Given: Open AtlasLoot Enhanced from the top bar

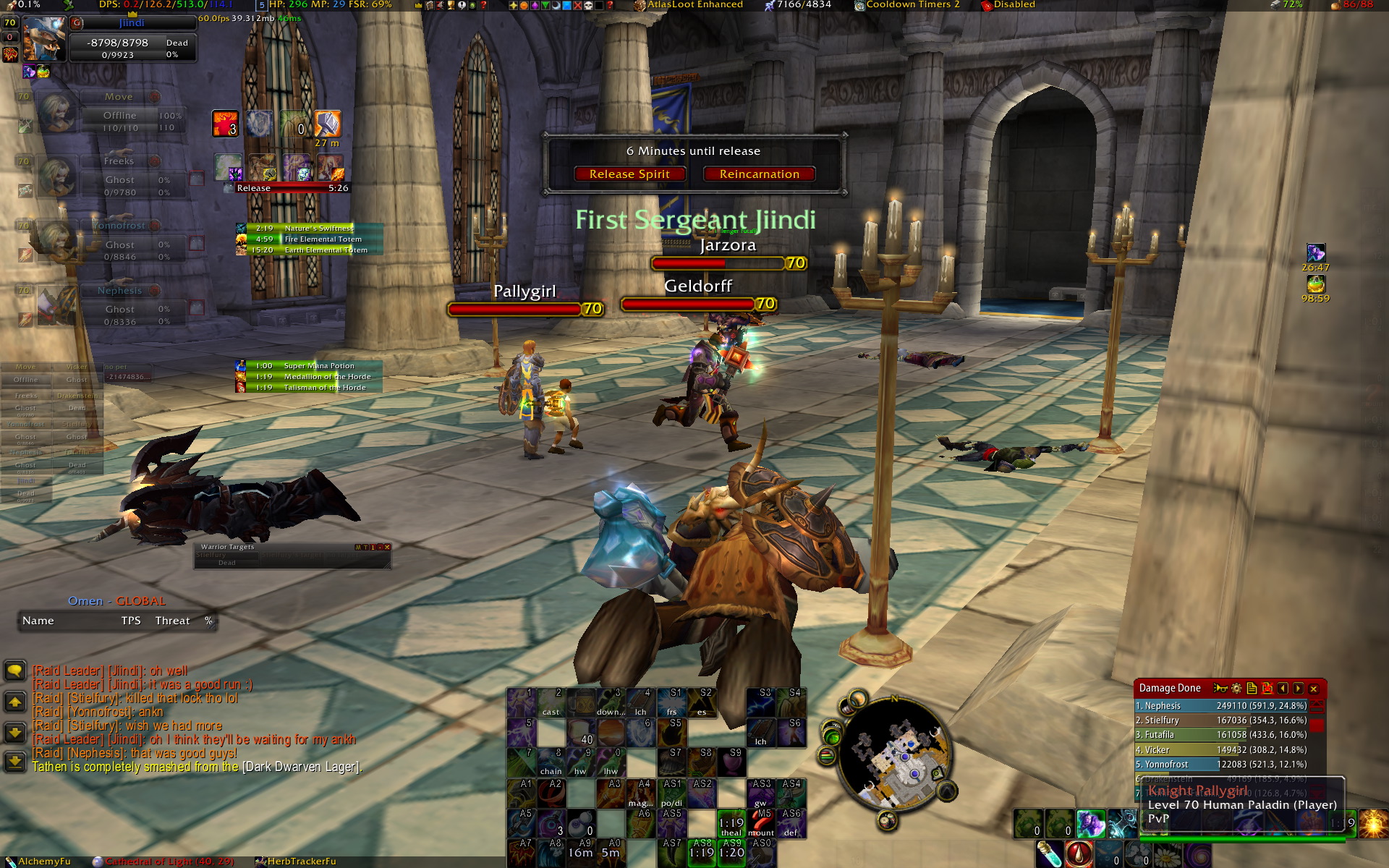Looking at the screenshot, I should click(693, 5).
